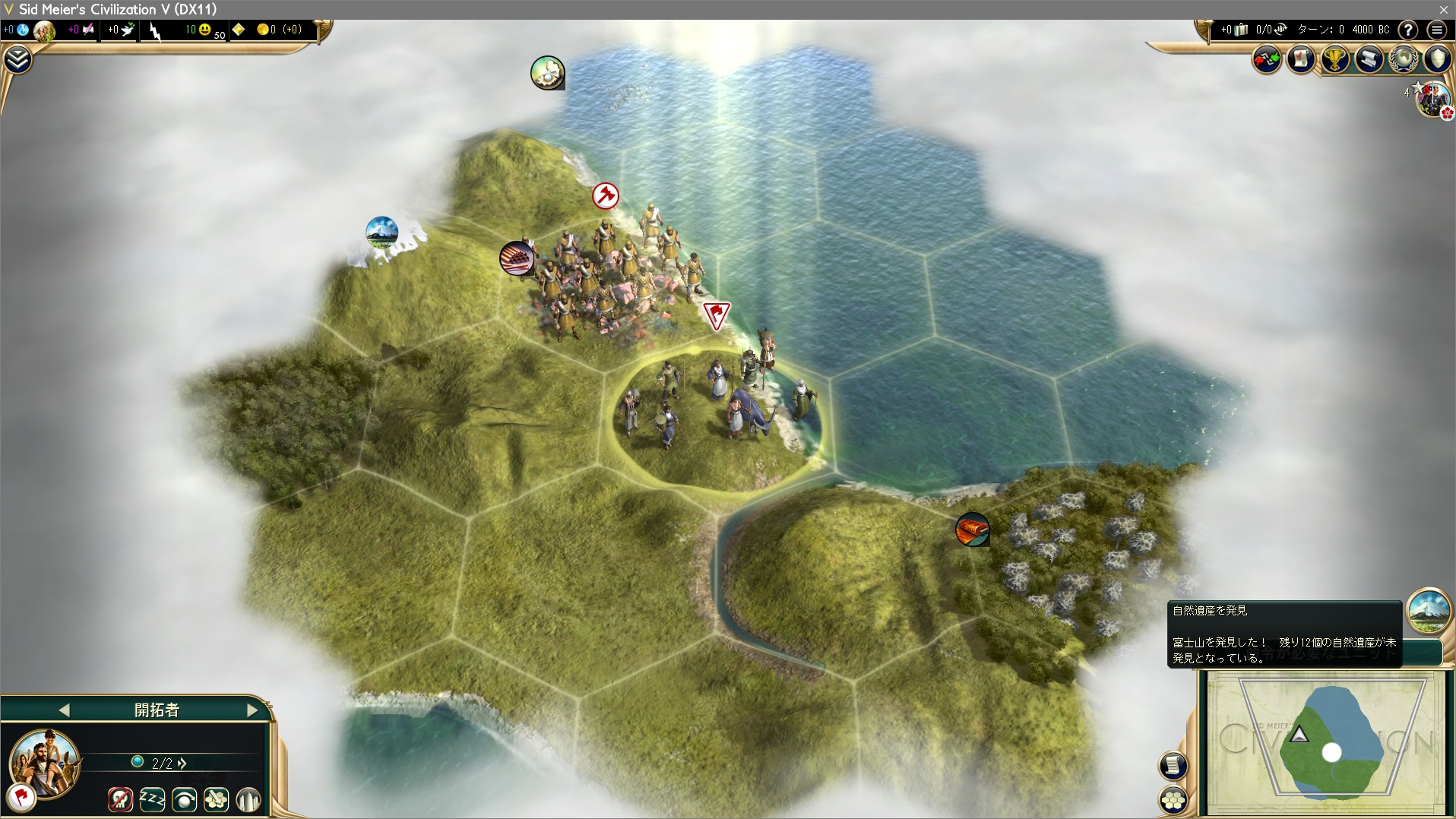
Task: Click the Mt. Fuji natural wonder notification
Action: (x=1429, y=610)
